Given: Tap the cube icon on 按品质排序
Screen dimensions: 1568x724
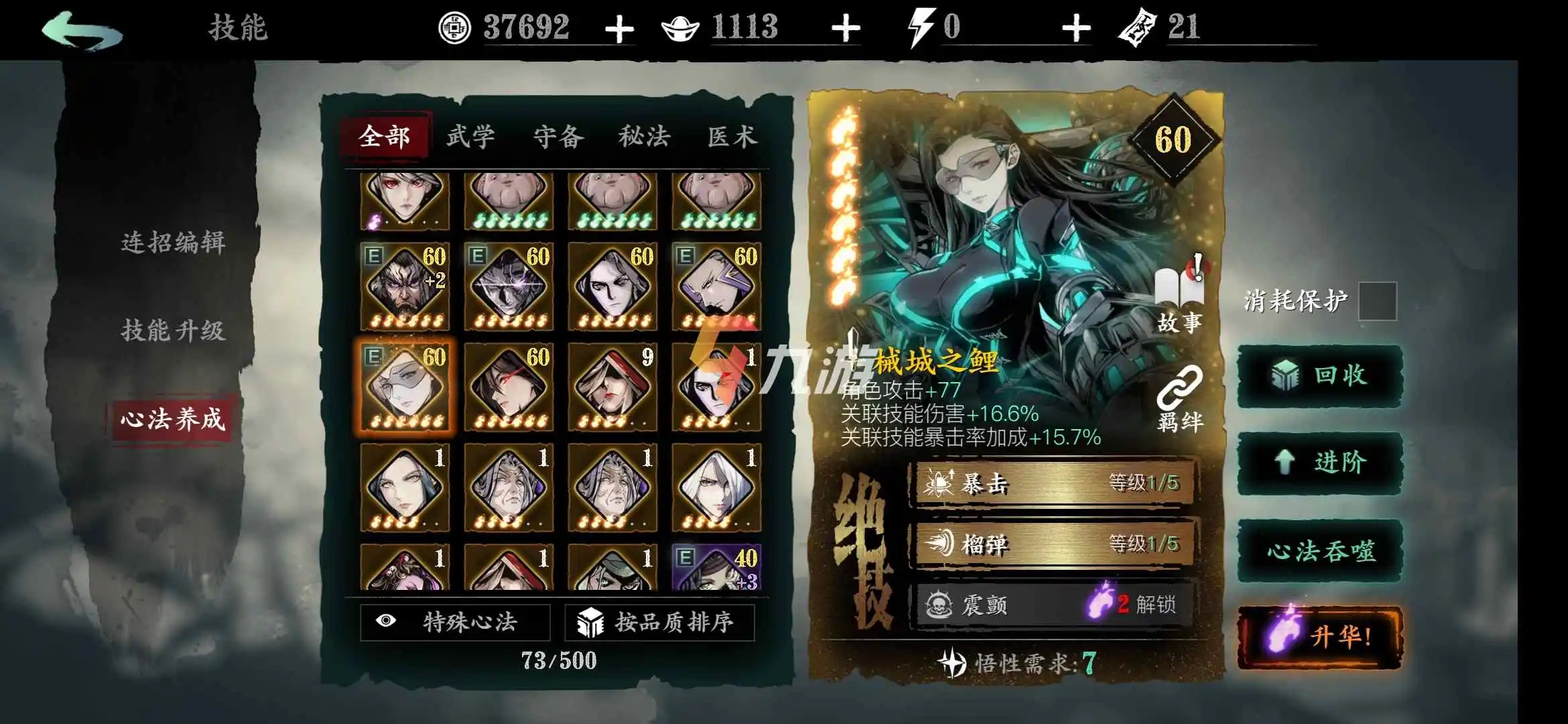Looking at the screenshot, I should [592, 622].
